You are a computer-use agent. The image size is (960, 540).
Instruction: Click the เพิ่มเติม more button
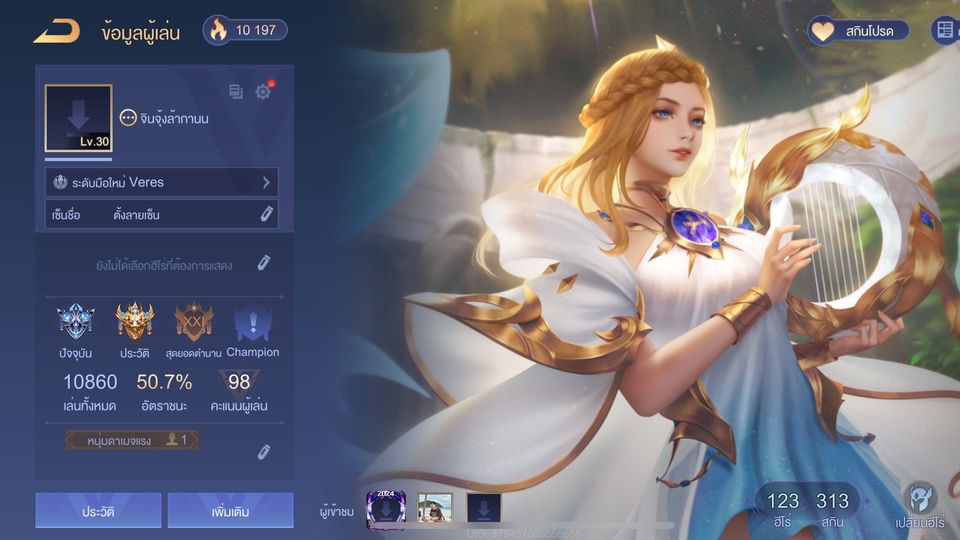230,511
